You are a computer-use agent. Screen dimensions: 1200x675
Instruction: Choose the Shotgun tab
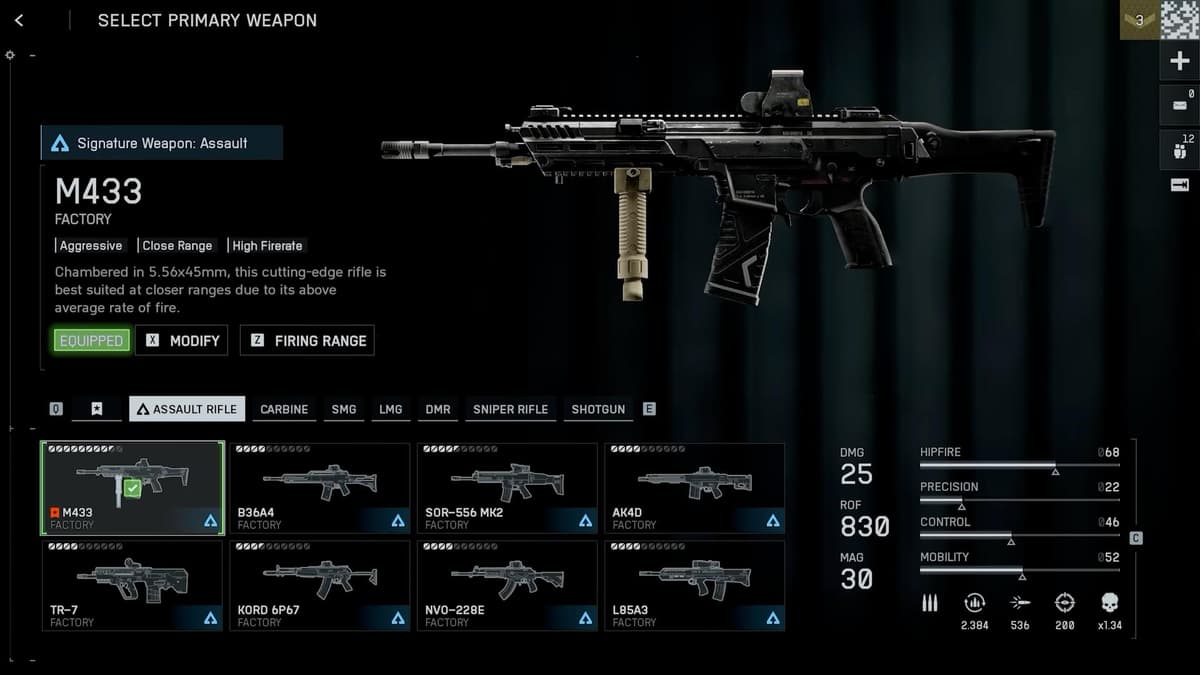tap(598, 409)
